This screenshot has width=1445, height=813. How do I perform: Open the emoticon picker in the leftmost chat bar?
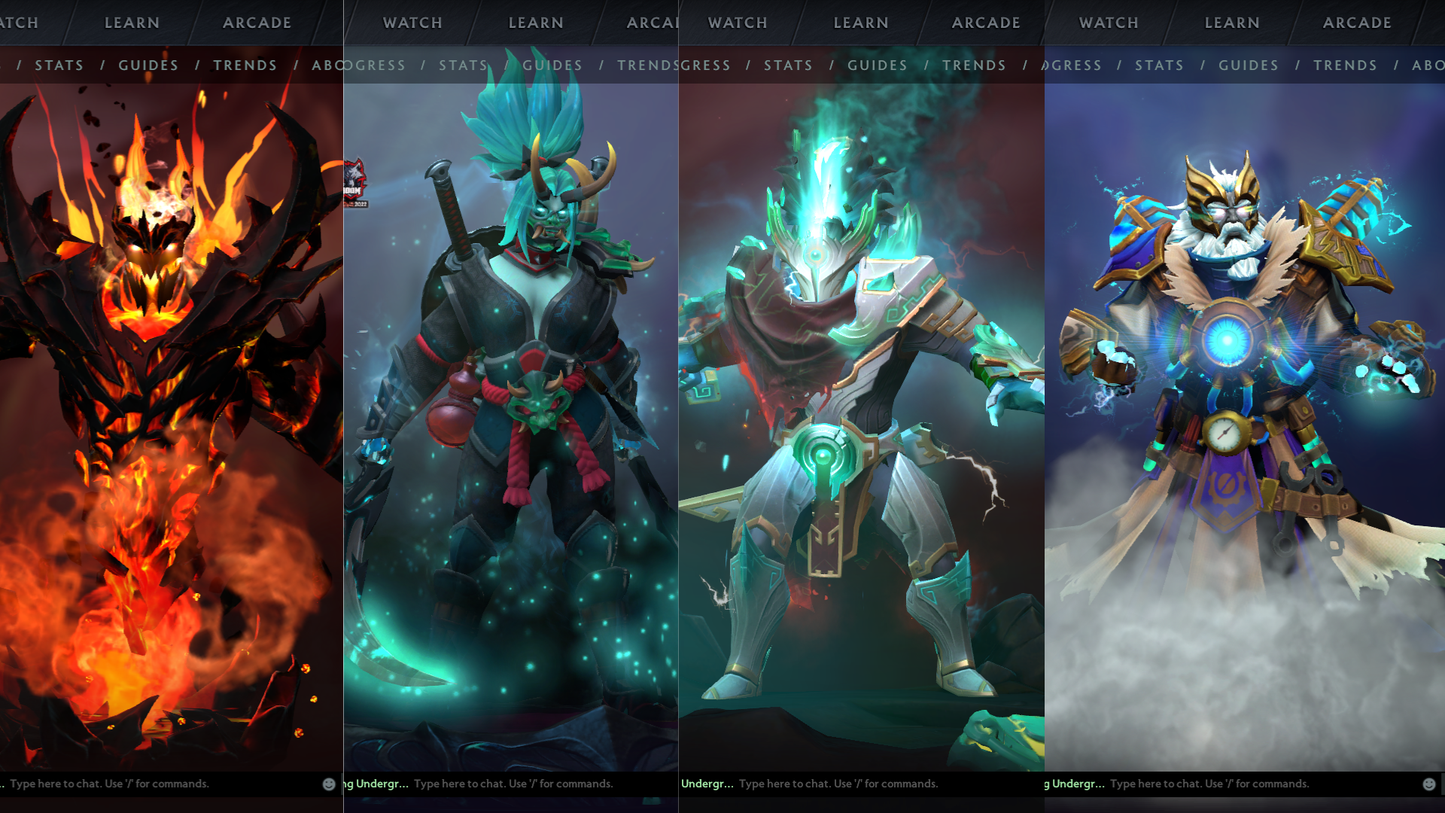click(x=328, y=784)
